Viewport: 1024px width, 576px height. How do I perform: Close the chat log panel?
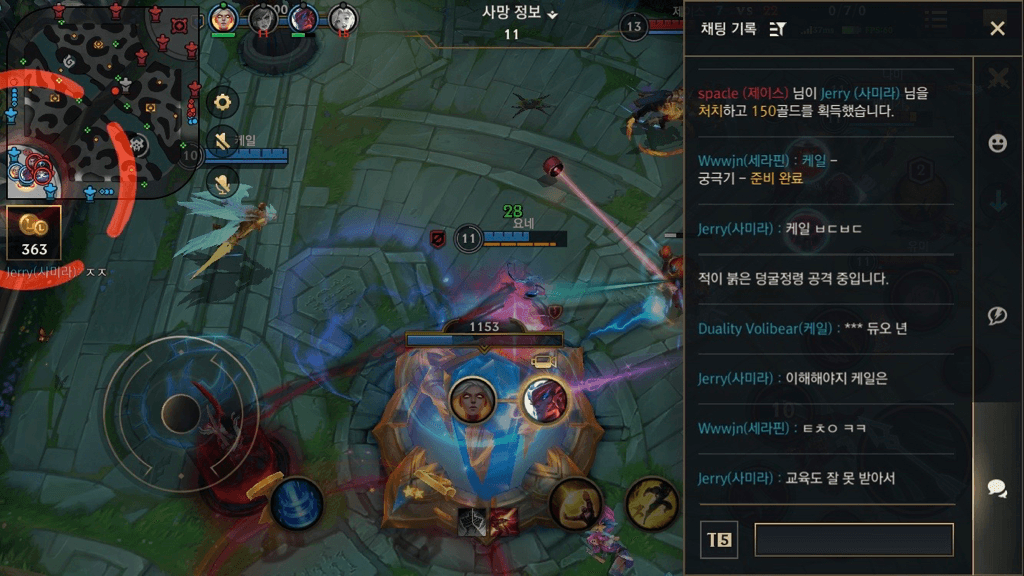pyautogui.click(x=997, y=29)
